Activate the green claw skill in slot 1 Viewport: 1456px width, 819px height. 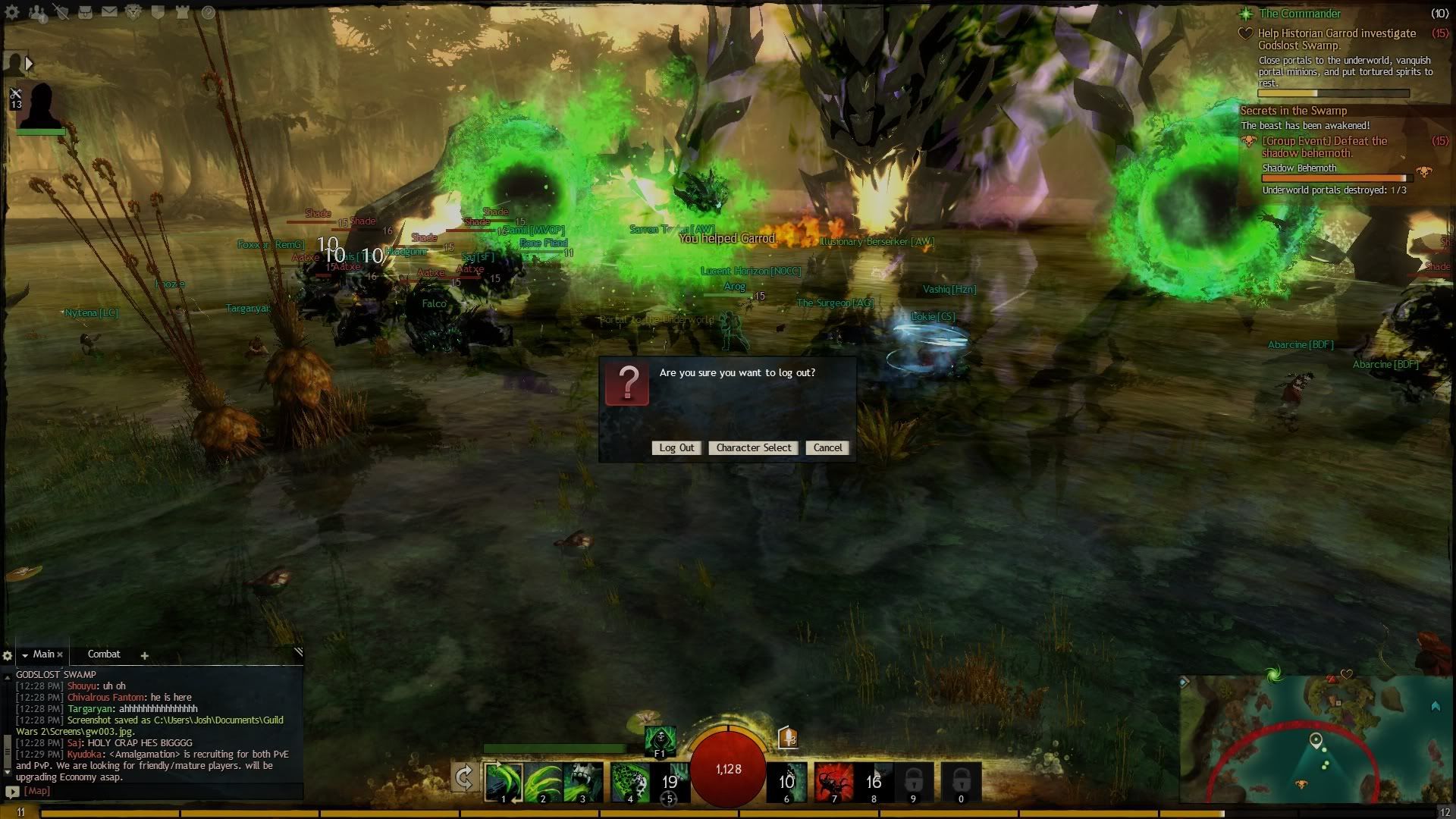504,781
